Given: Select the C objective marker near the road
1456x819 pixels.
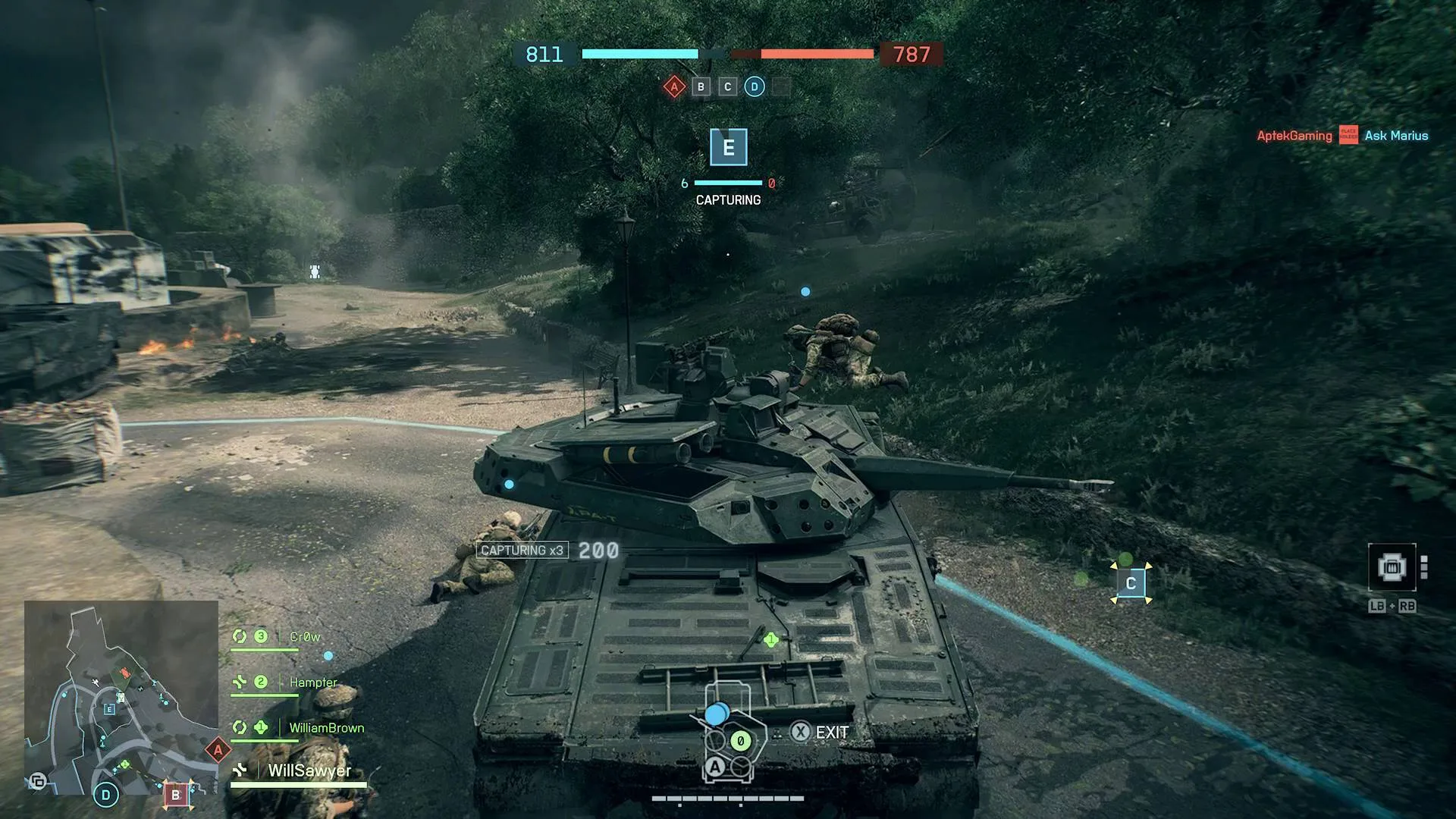Looking at the screenshot, I should (1131, 582).
